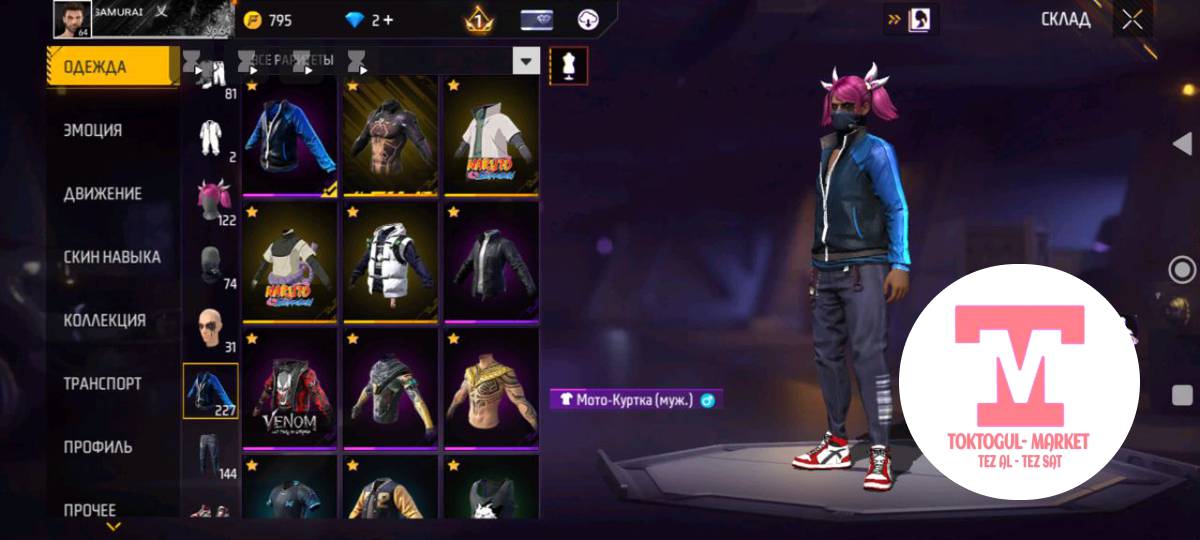Switch to the Профиль tab
Screen dimensions: 1200x540
click(x=98, y=447)
